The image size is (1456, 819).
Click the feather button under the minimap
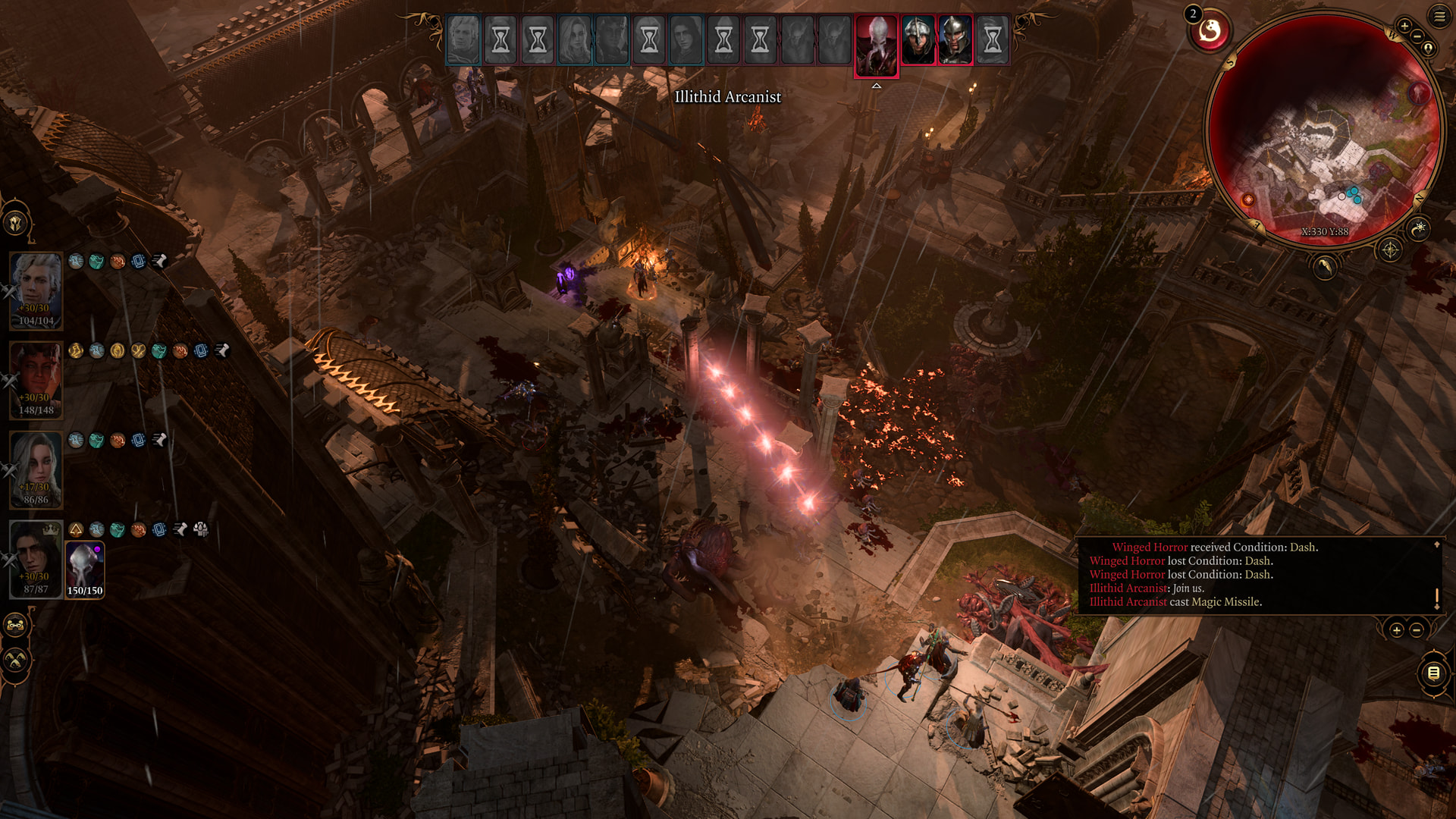tap(1324, 267)
